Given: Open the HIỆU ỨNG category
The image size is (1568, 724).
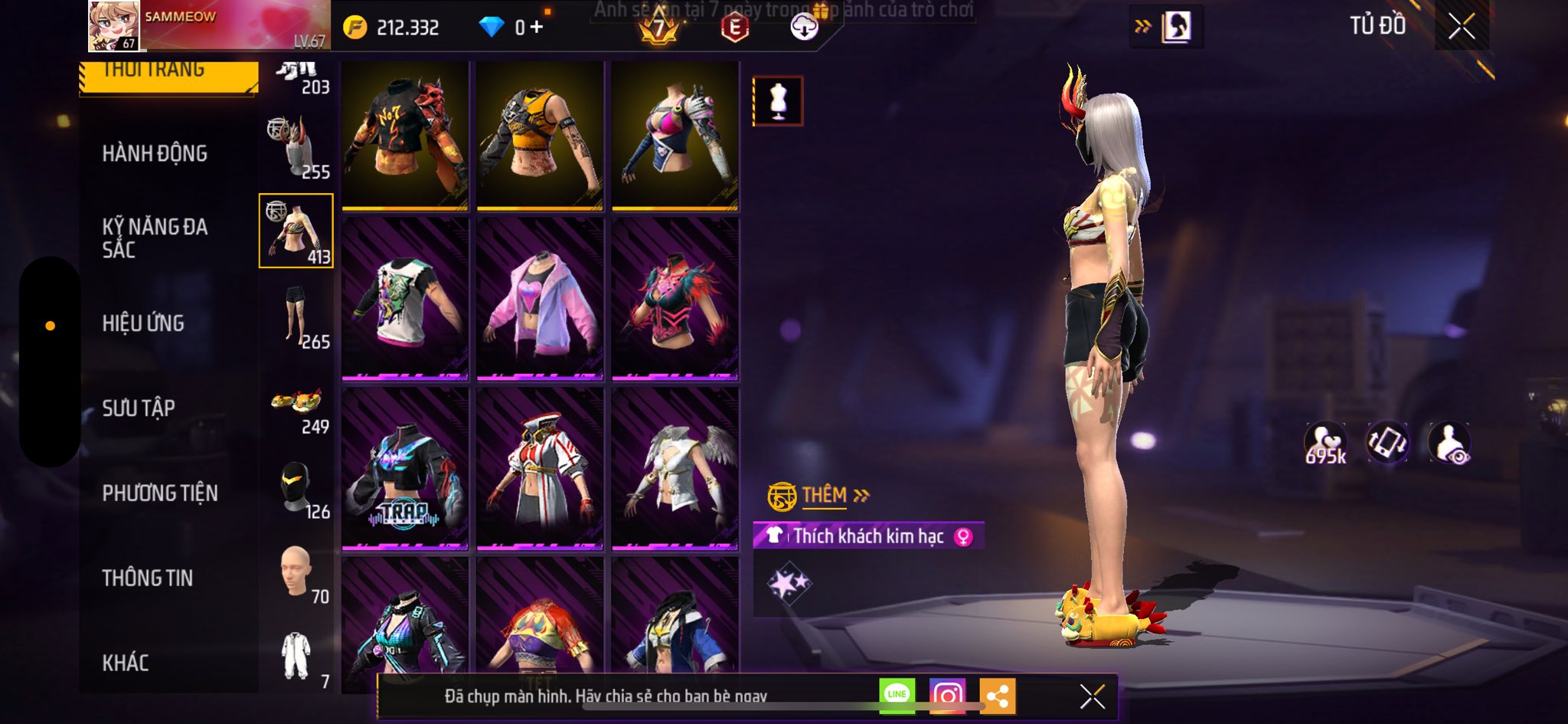Looking at the screenshot, I should click(x=143, y=323).
